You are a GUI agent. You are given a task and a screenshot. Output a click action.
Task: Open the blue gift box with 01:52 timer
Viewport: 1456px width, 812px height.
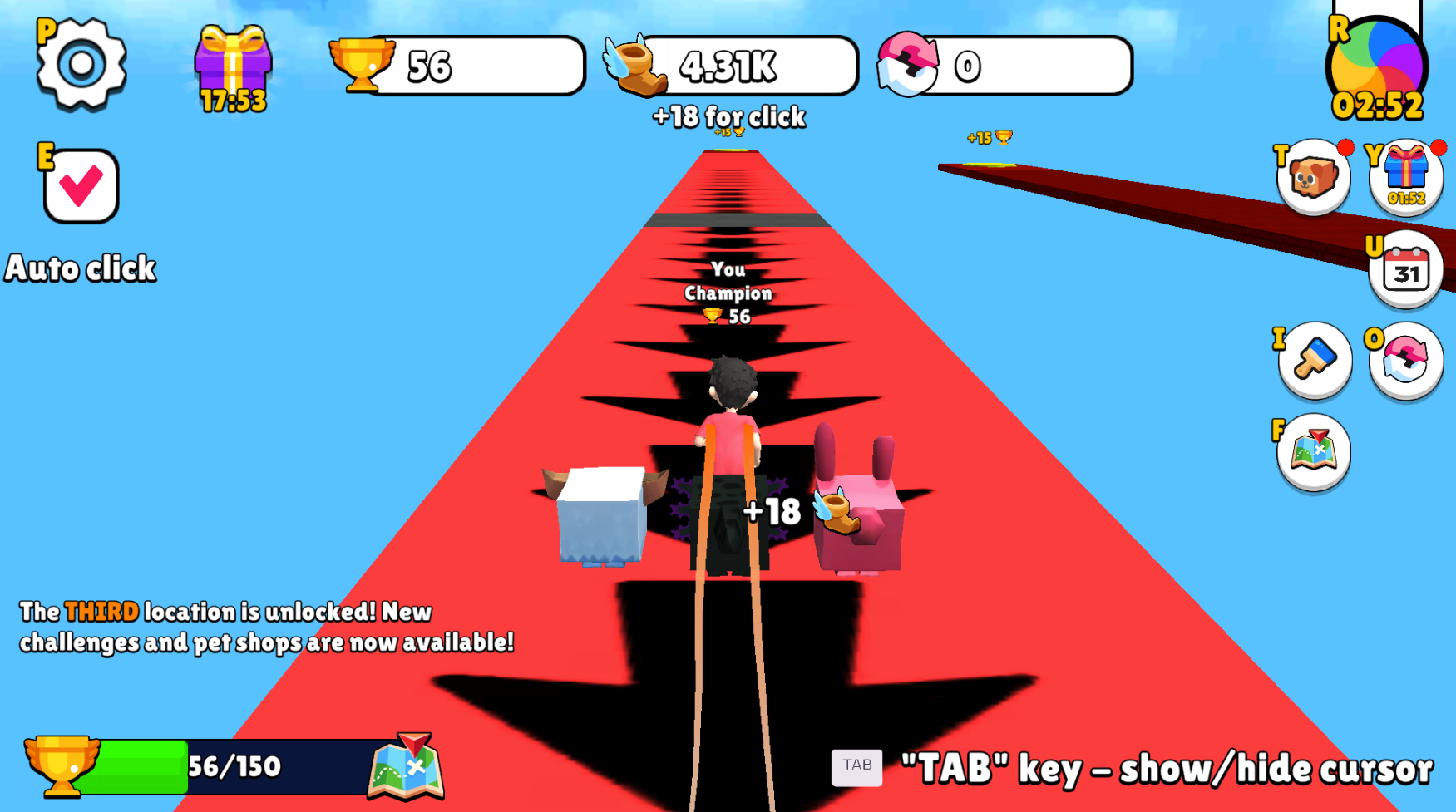coord(1404,175)
